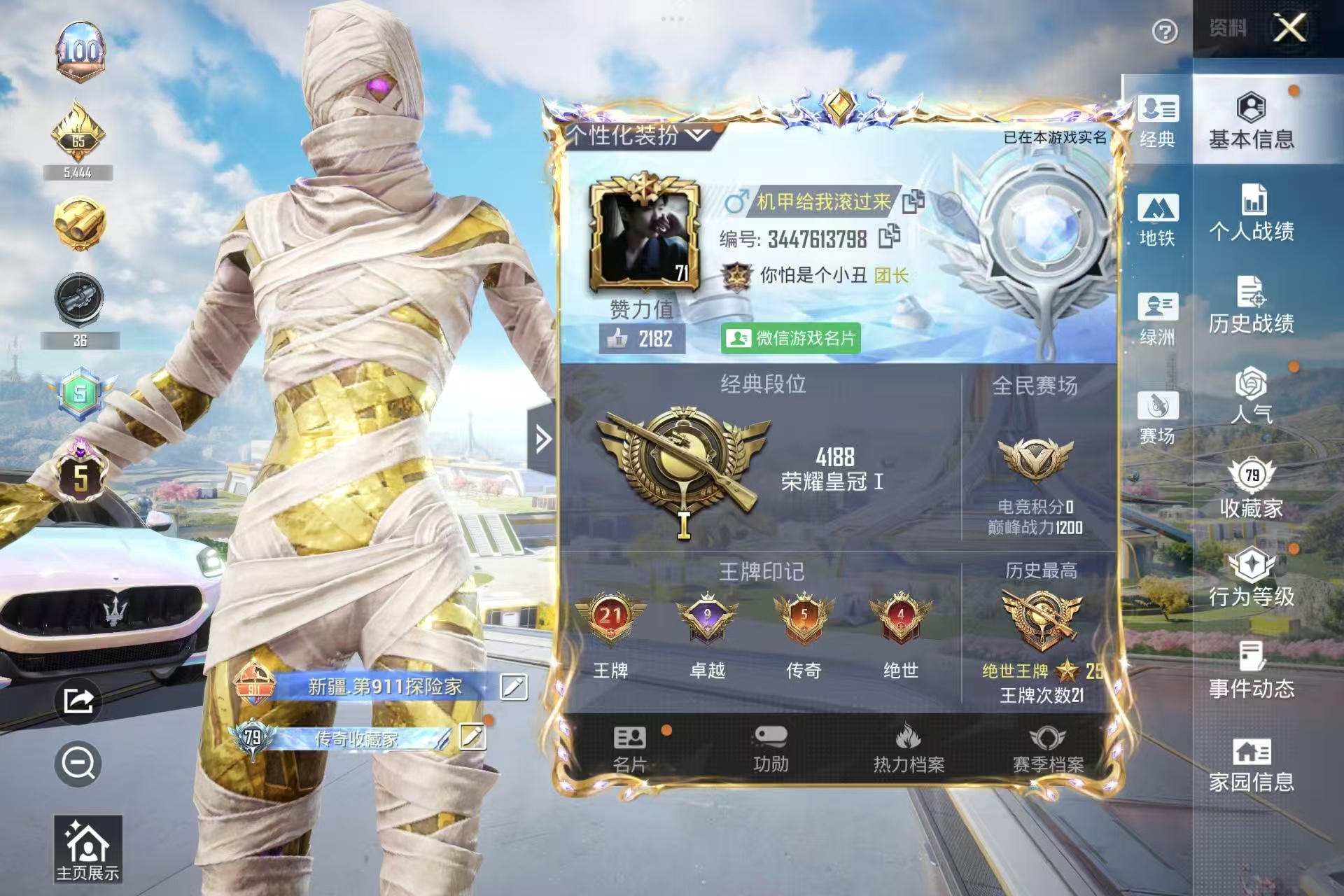Viewport: 1344px width, 896px height.
Task: Copy player ID 3447613798
Action: (x=889, y=239)
